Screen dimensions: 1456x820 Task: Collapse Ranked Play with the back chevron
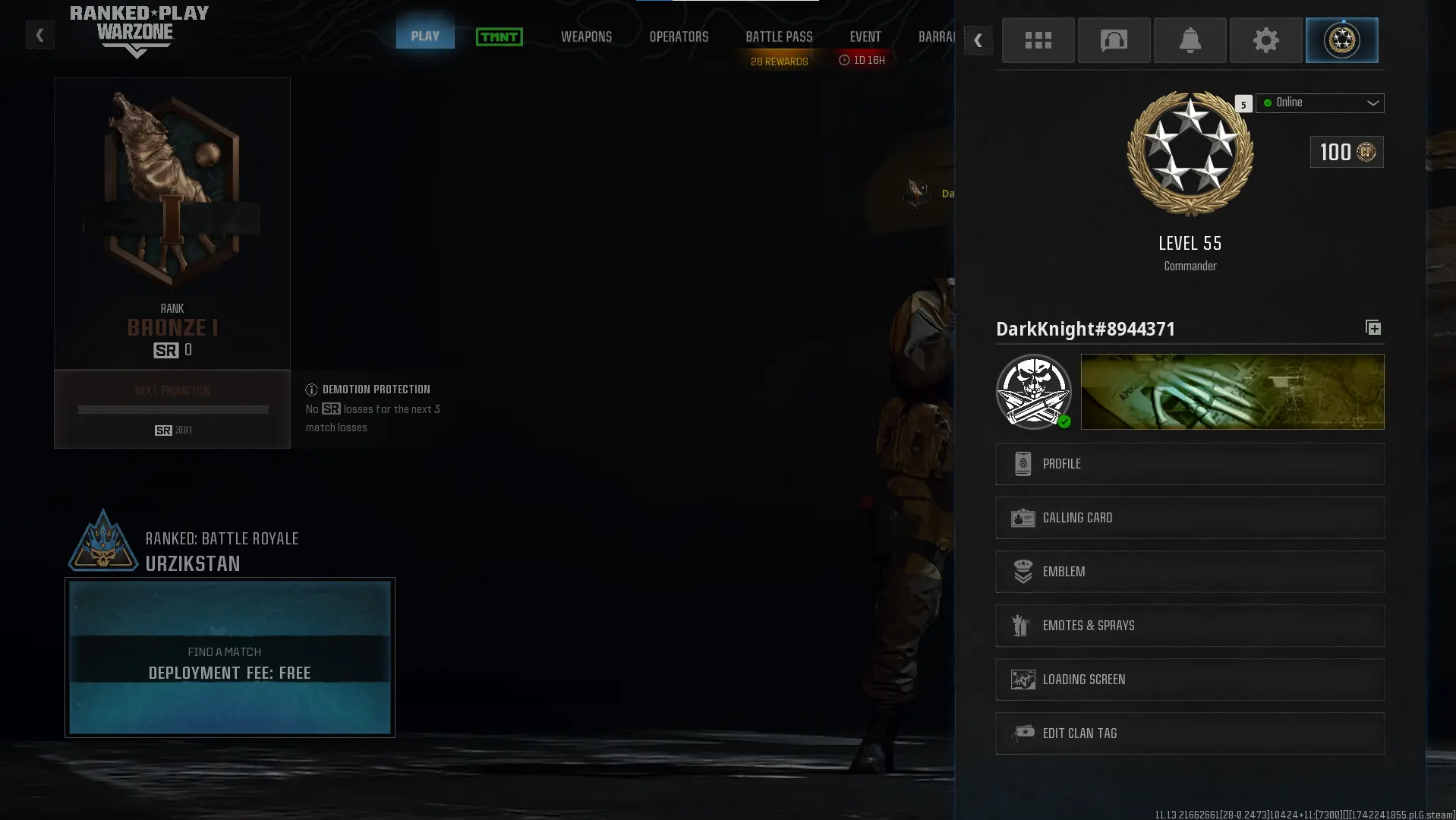(x=39, y=35)
